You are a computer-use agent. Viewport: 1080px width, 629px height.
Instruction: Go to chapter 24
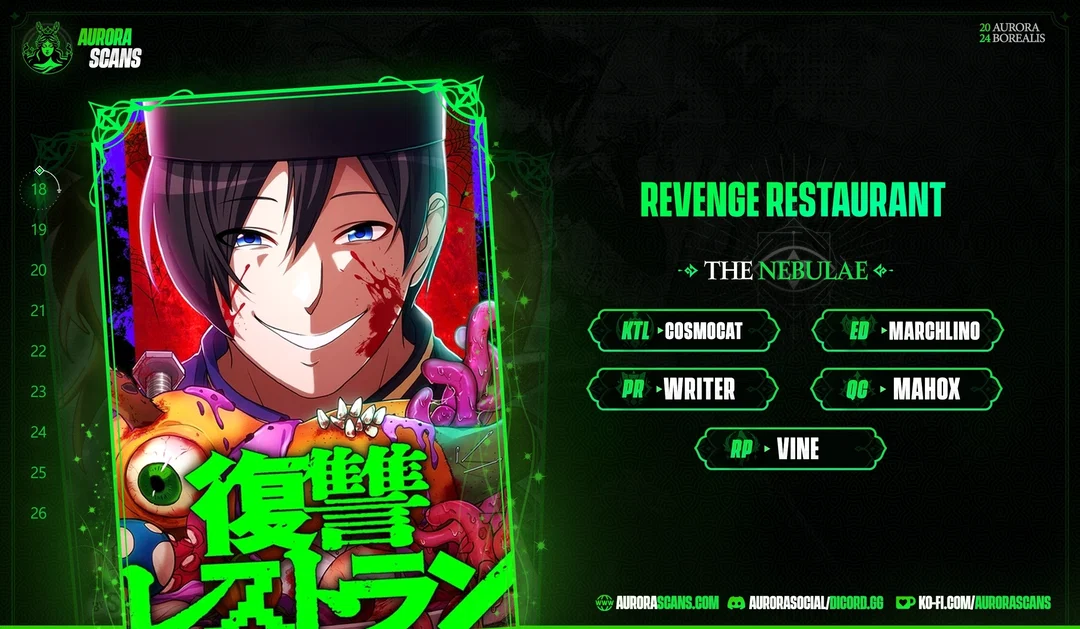[39, 432]
